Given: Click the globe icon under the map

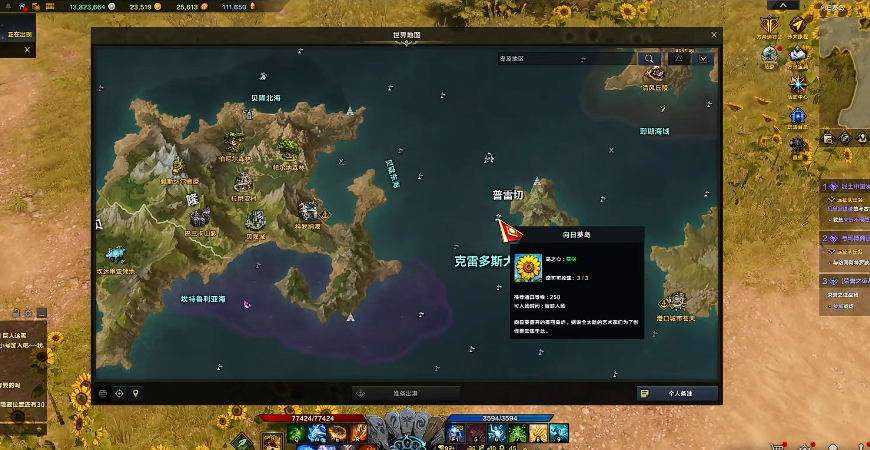Looking at the screenshot, I should [x=103, y=393].
